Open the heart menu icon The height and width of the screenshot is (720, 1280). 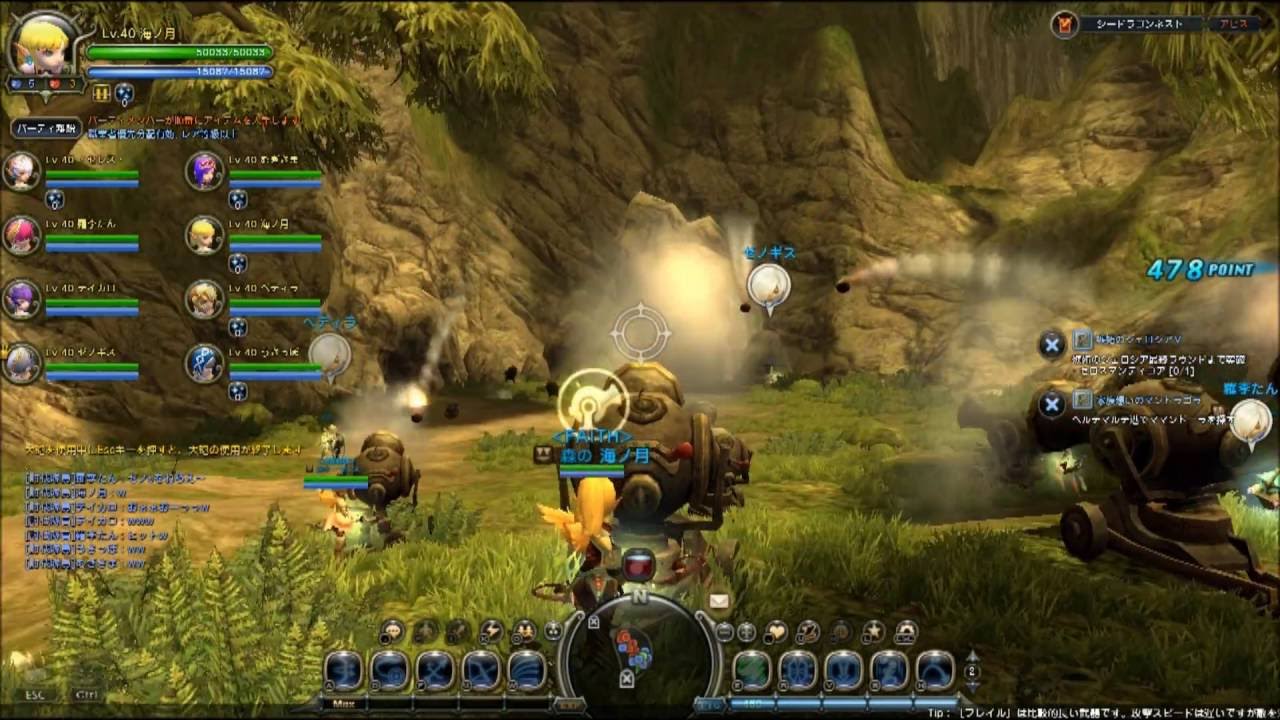[776, 631]
